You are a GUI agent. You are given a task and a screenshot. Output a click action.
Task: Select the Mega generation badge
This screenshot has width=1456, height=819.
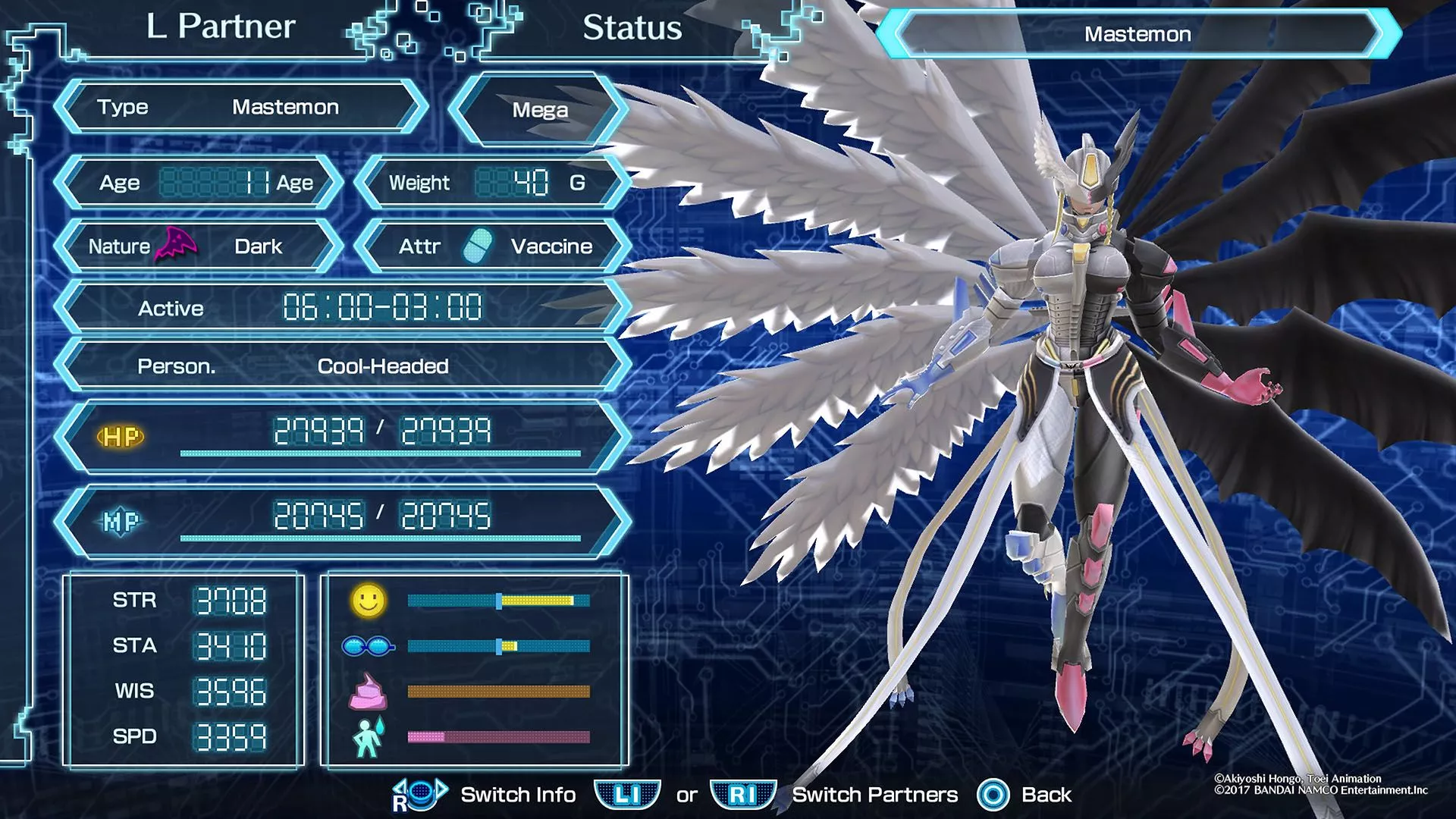[539, 110]
